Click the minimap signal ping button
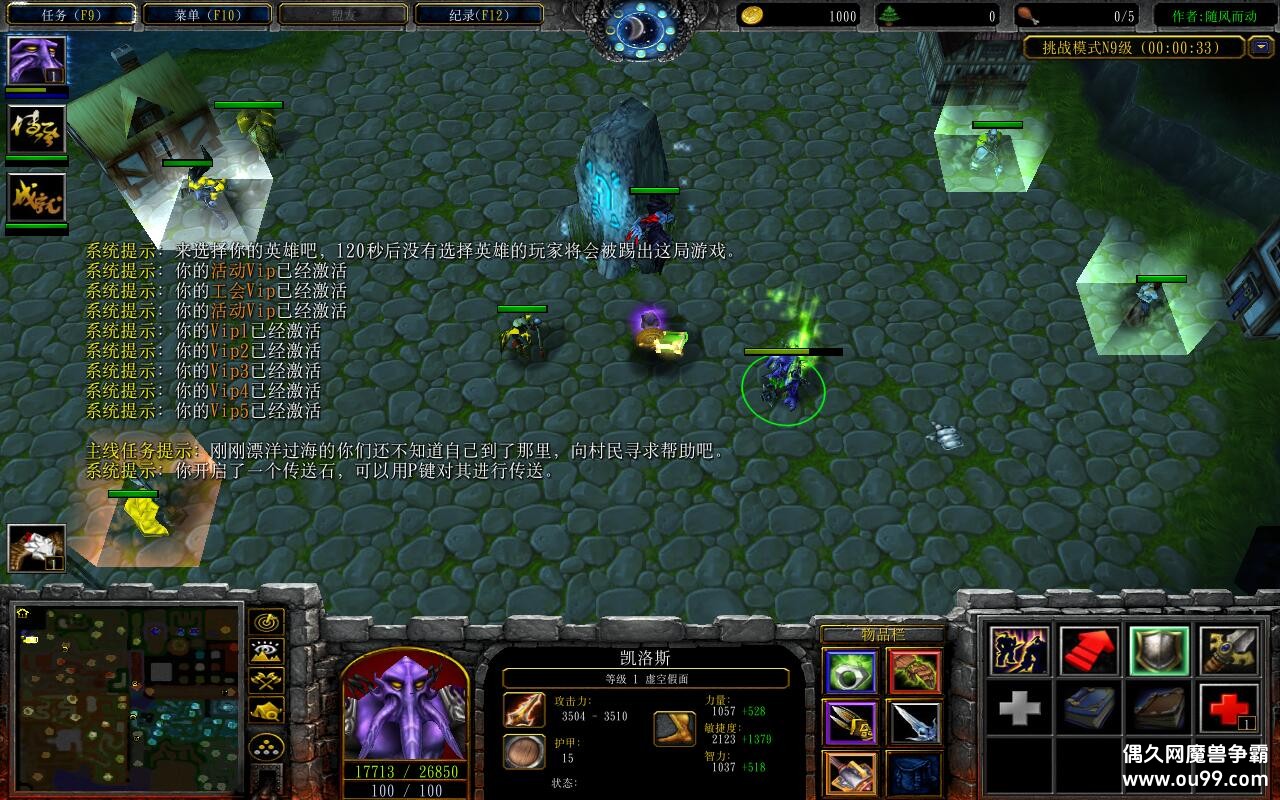Image resolution: width=1280 pixels, height=800 pixels. (x=267, y=622)
